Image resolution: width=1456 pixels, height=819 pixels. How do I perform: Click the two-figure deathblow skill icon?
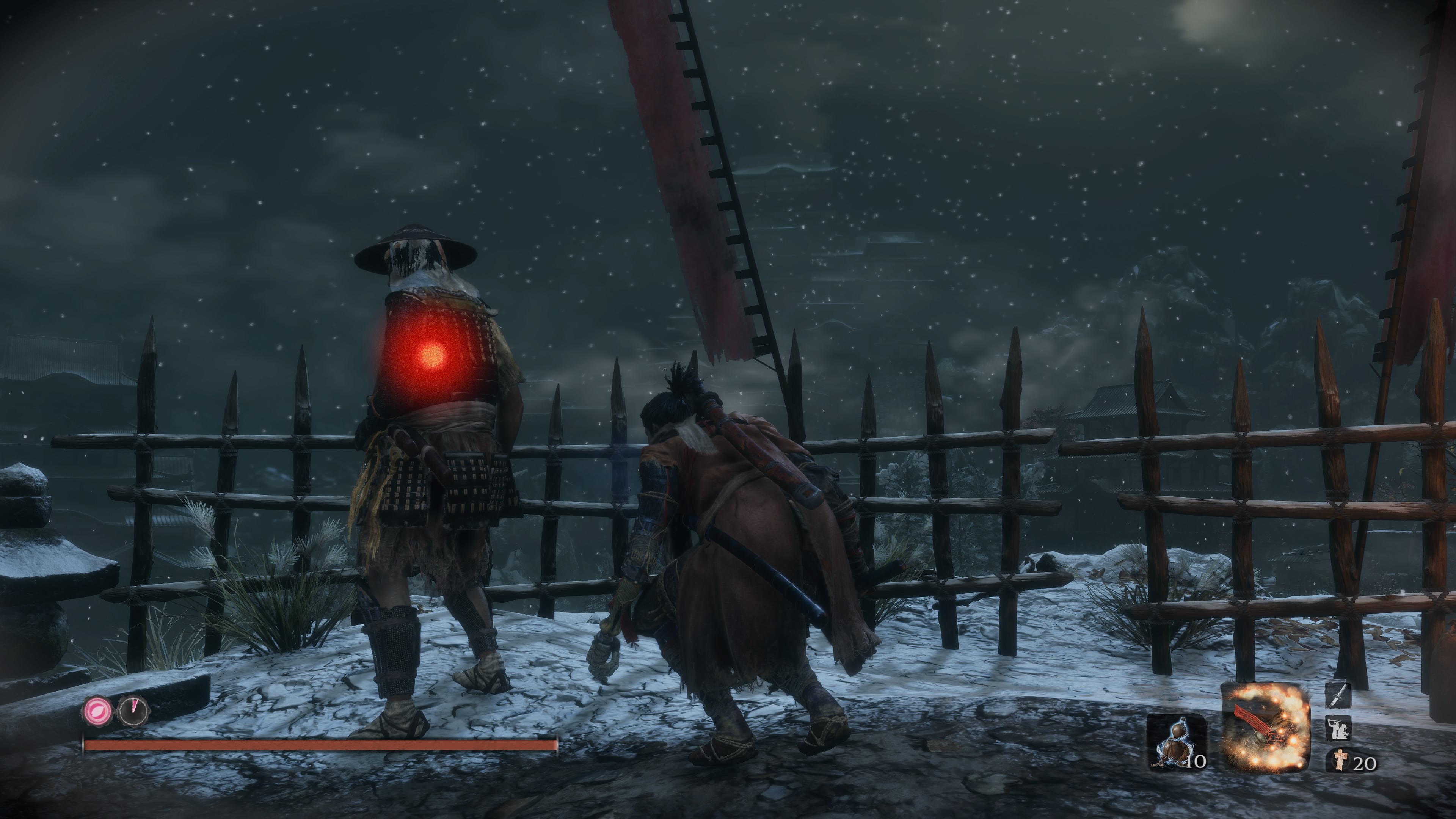click(1338, 728)
